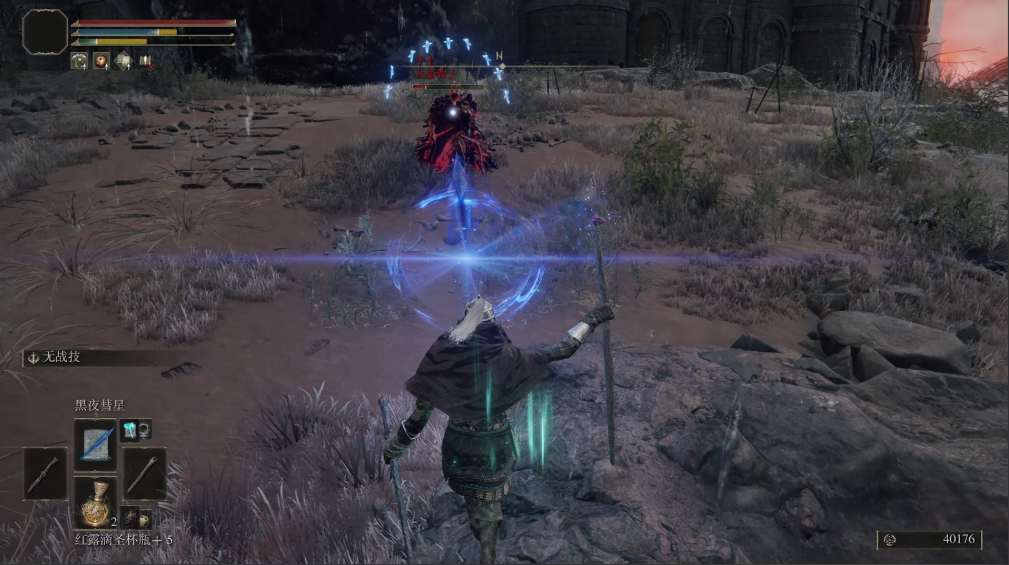Click the round orange orb buff icon
Screen dimensions: 1009x565
coord(101,61)
